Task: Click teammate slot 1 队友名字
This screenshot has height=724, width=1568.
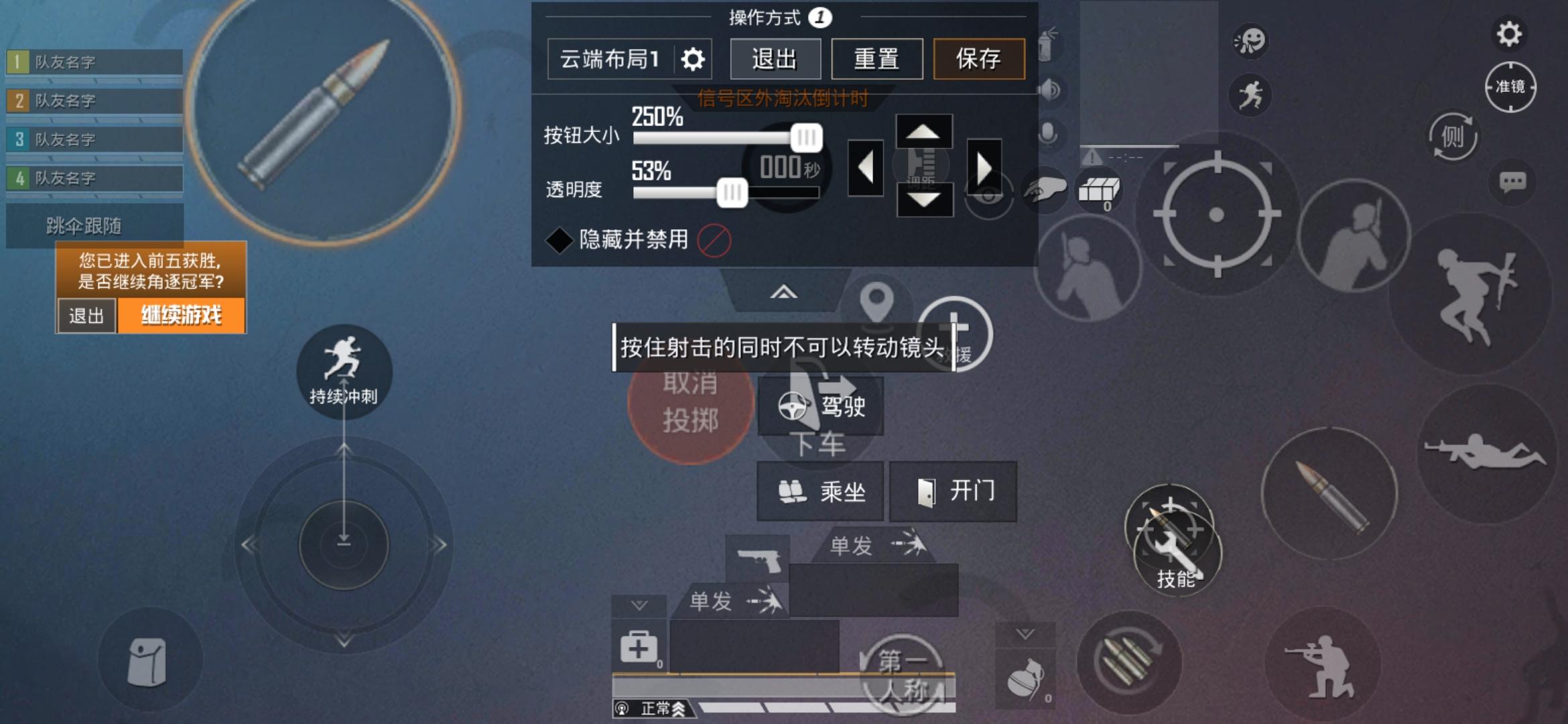Action: point(94,63)
